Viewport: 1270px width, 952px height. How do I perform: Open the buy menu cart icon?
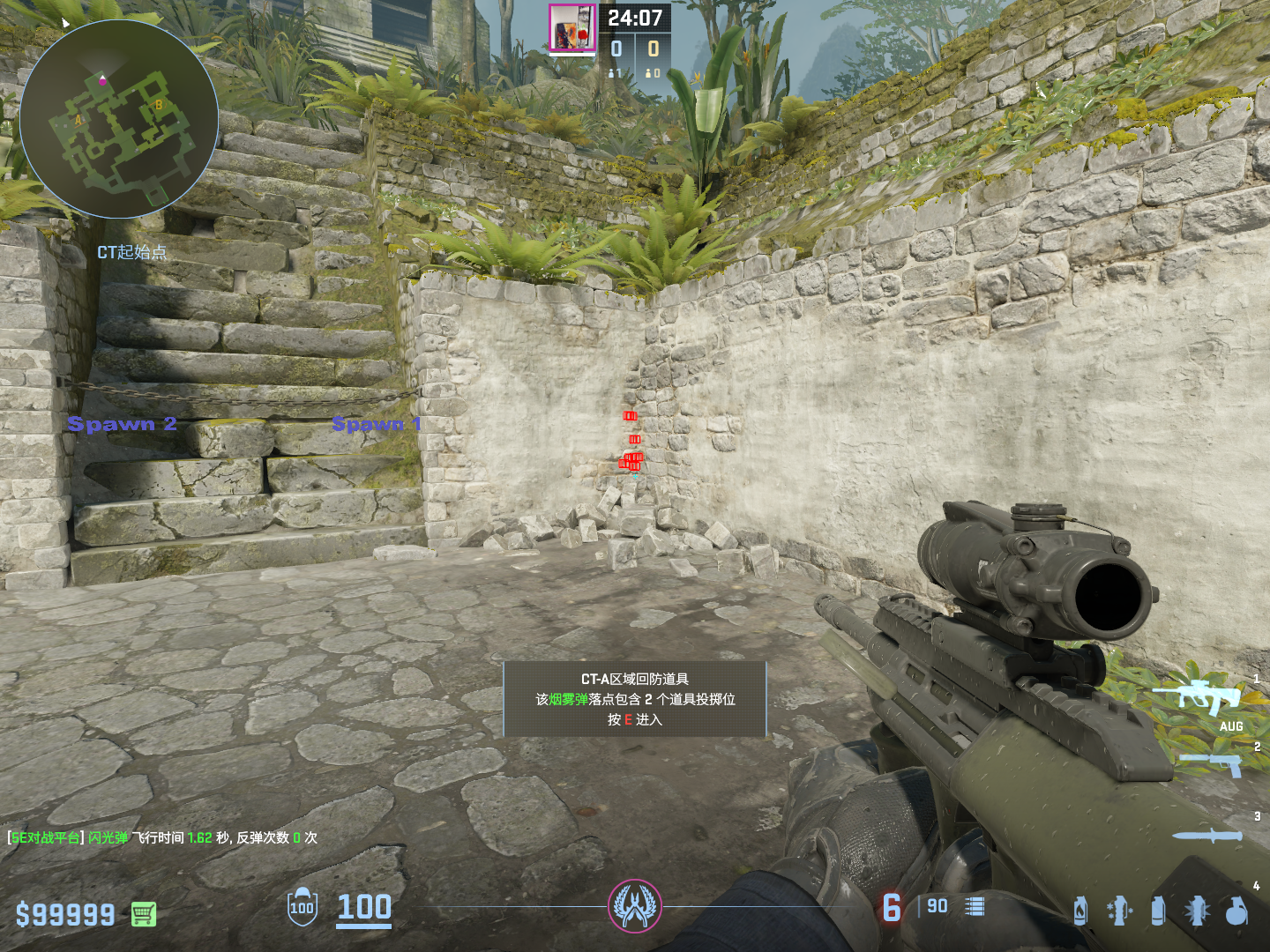(x=144, y=914)
